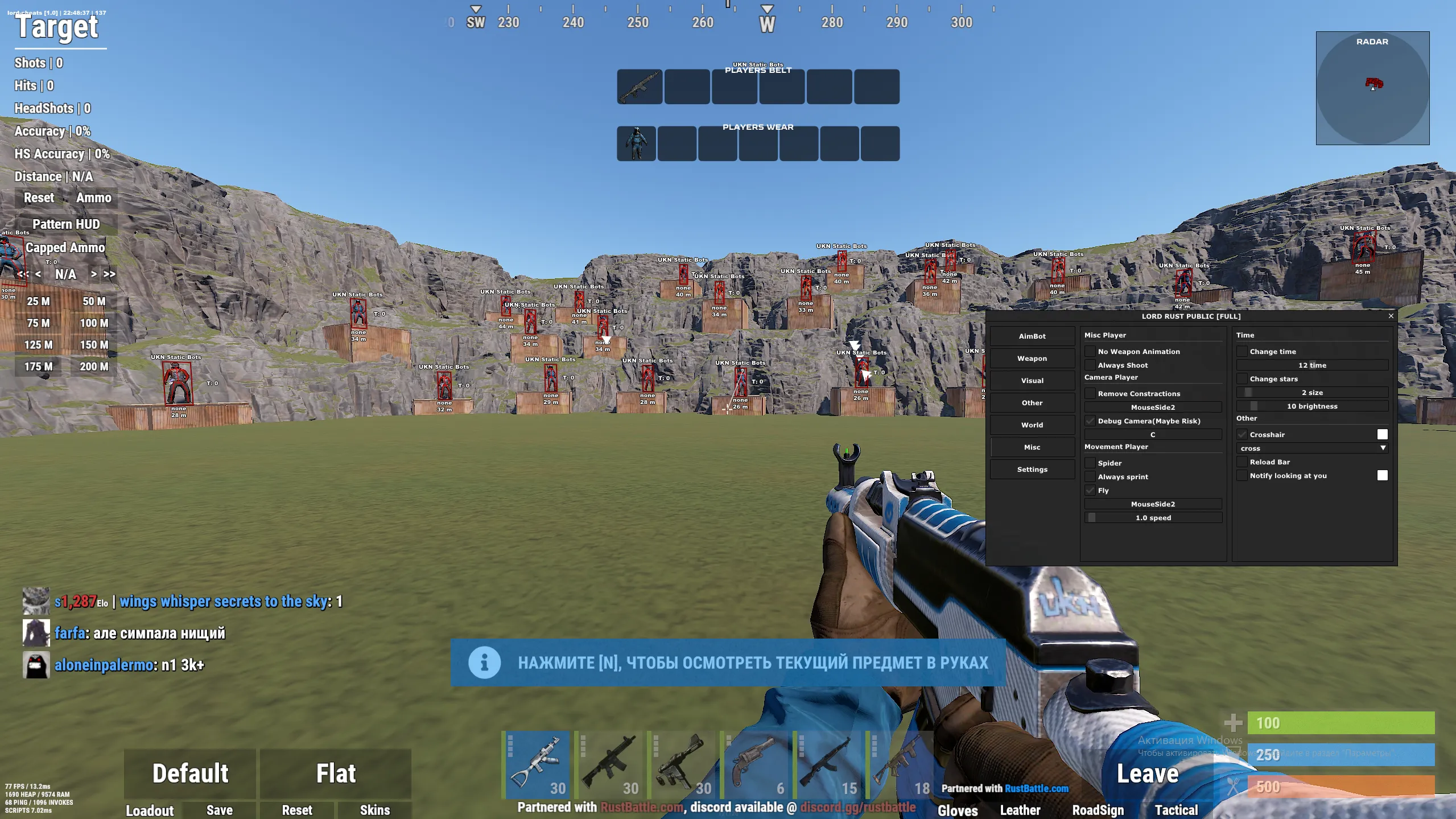Switch to the Flat map preset
1456x819 pixels.
(x=336, y=773)
